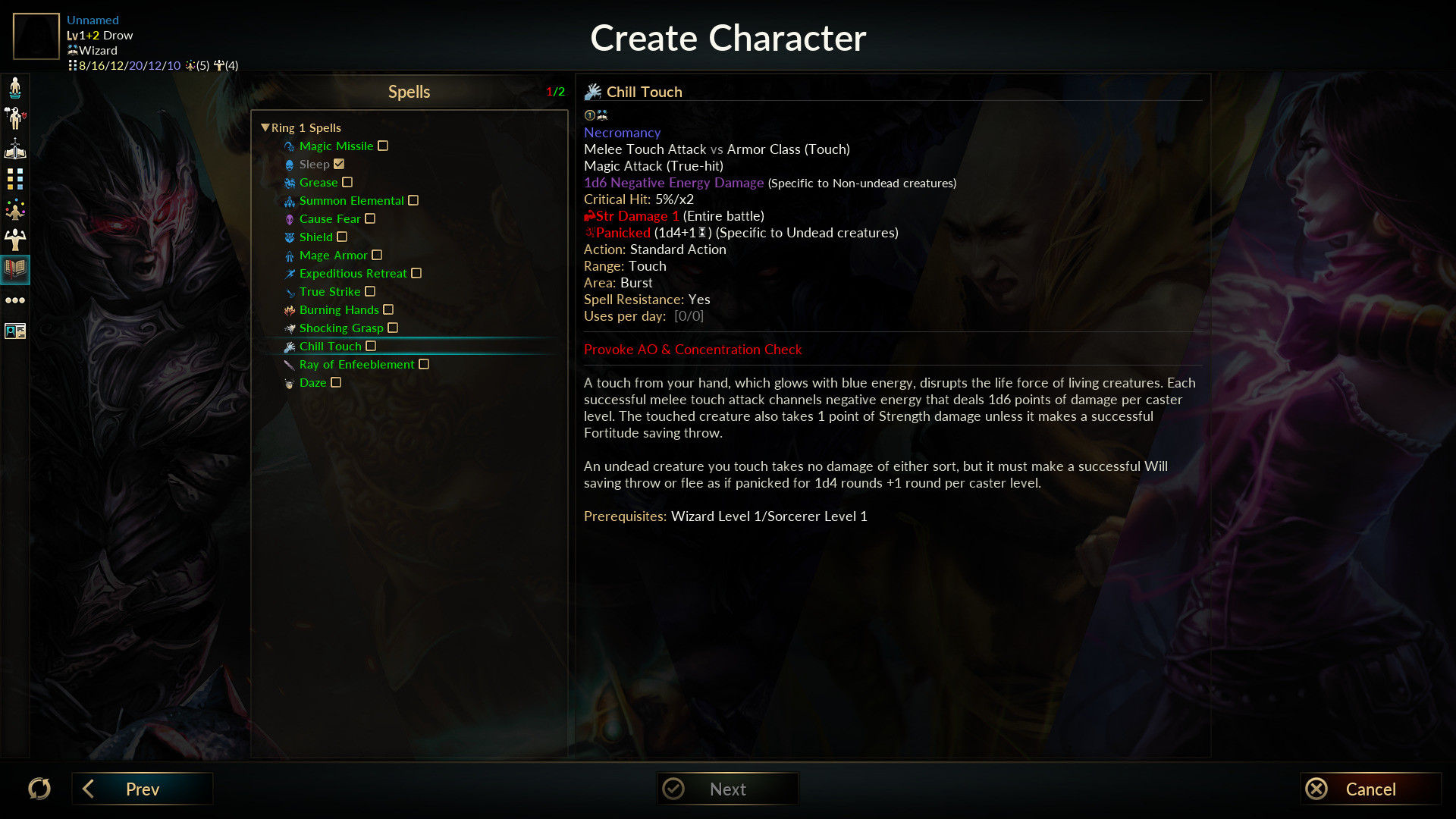Open the three-dots options step icon
1456x819 pixels.
click(15, 300)
